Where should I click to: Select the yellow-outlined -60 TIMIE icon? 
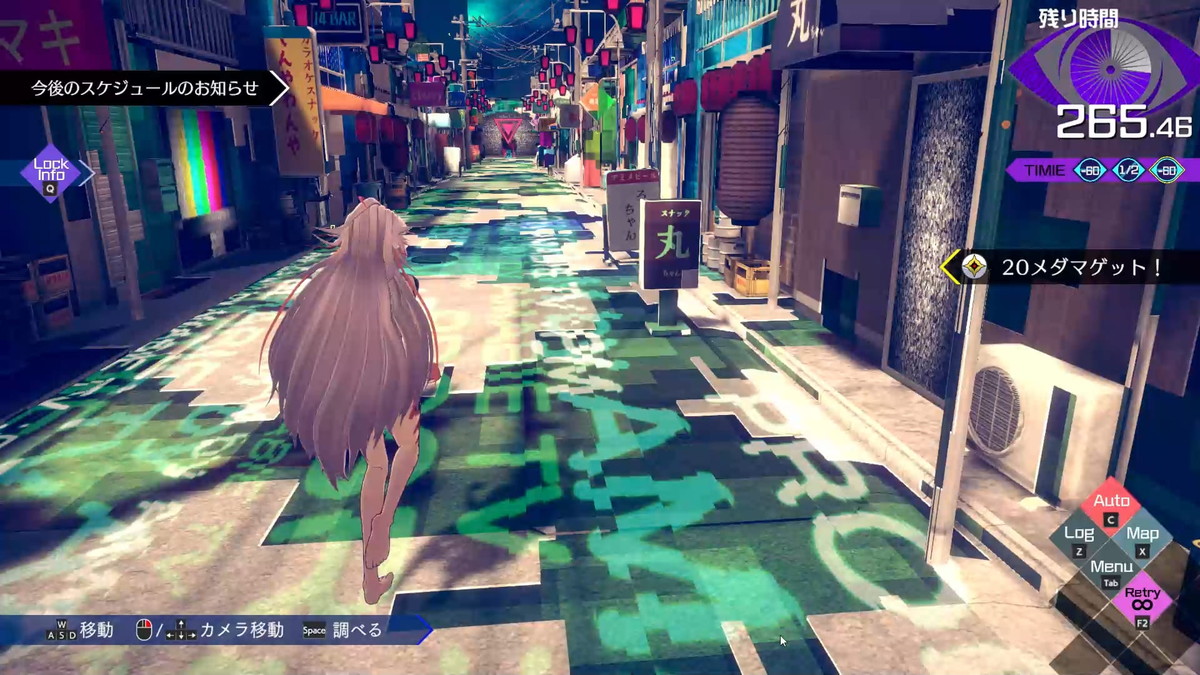tap(1167, 170)
